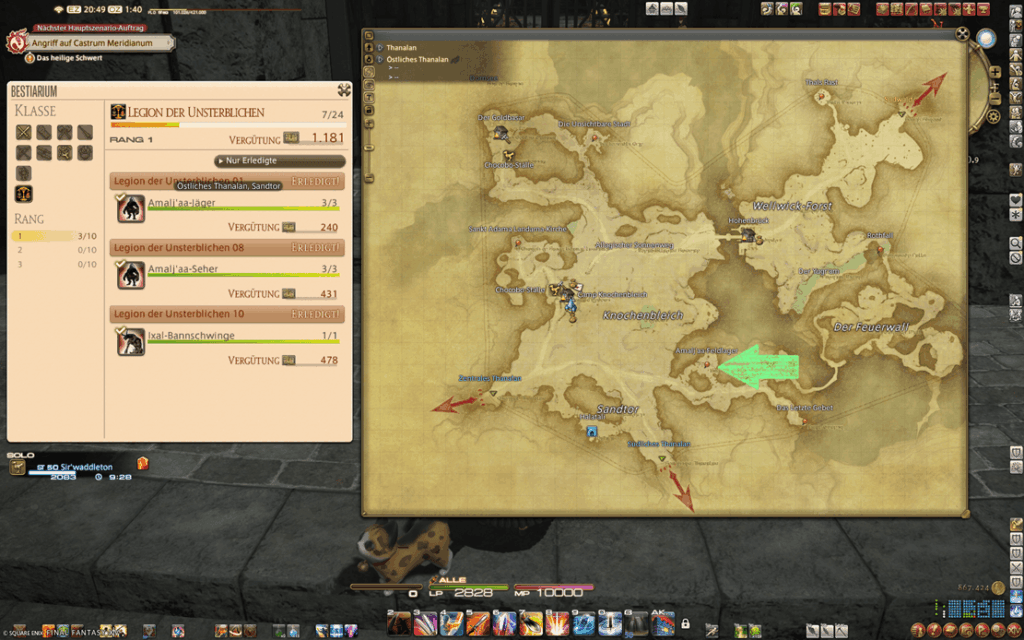Click the Hohenbrück aetheryte marker on map

[x=747, y=234]
